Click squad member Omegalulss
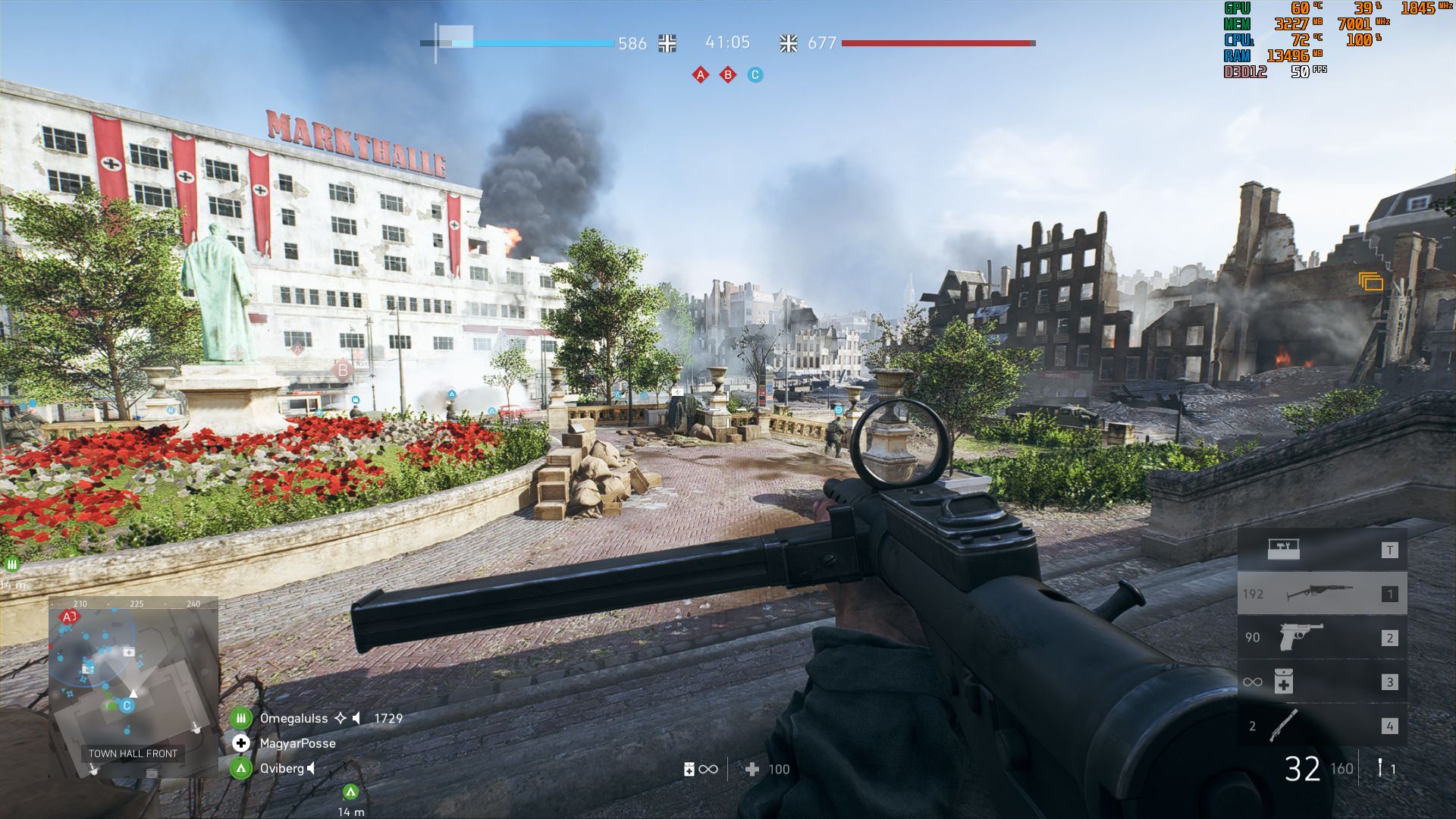 click(293, 718)
